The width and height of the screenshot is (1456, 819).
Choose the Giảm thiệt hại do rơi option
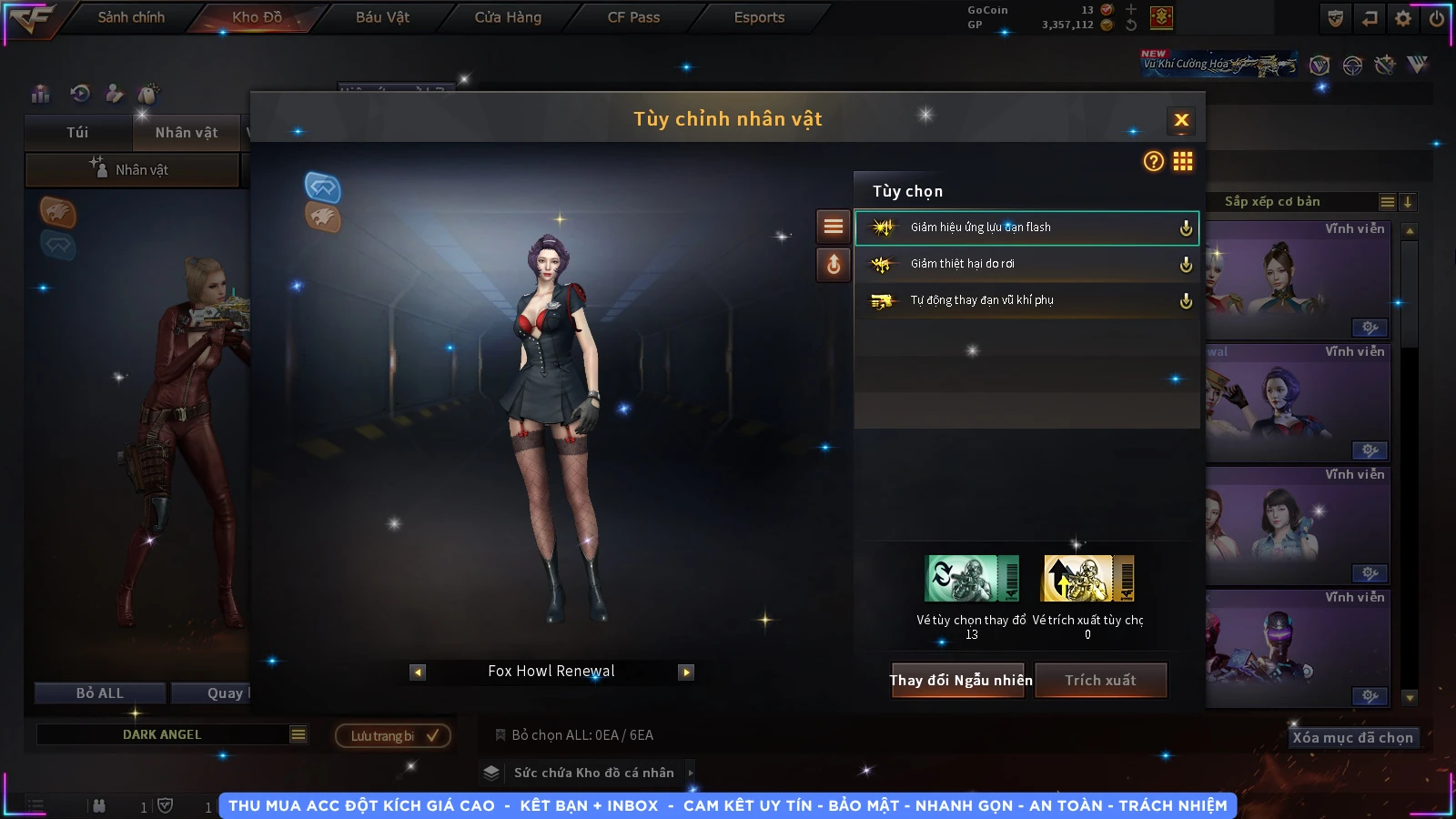coord(1026,264)
